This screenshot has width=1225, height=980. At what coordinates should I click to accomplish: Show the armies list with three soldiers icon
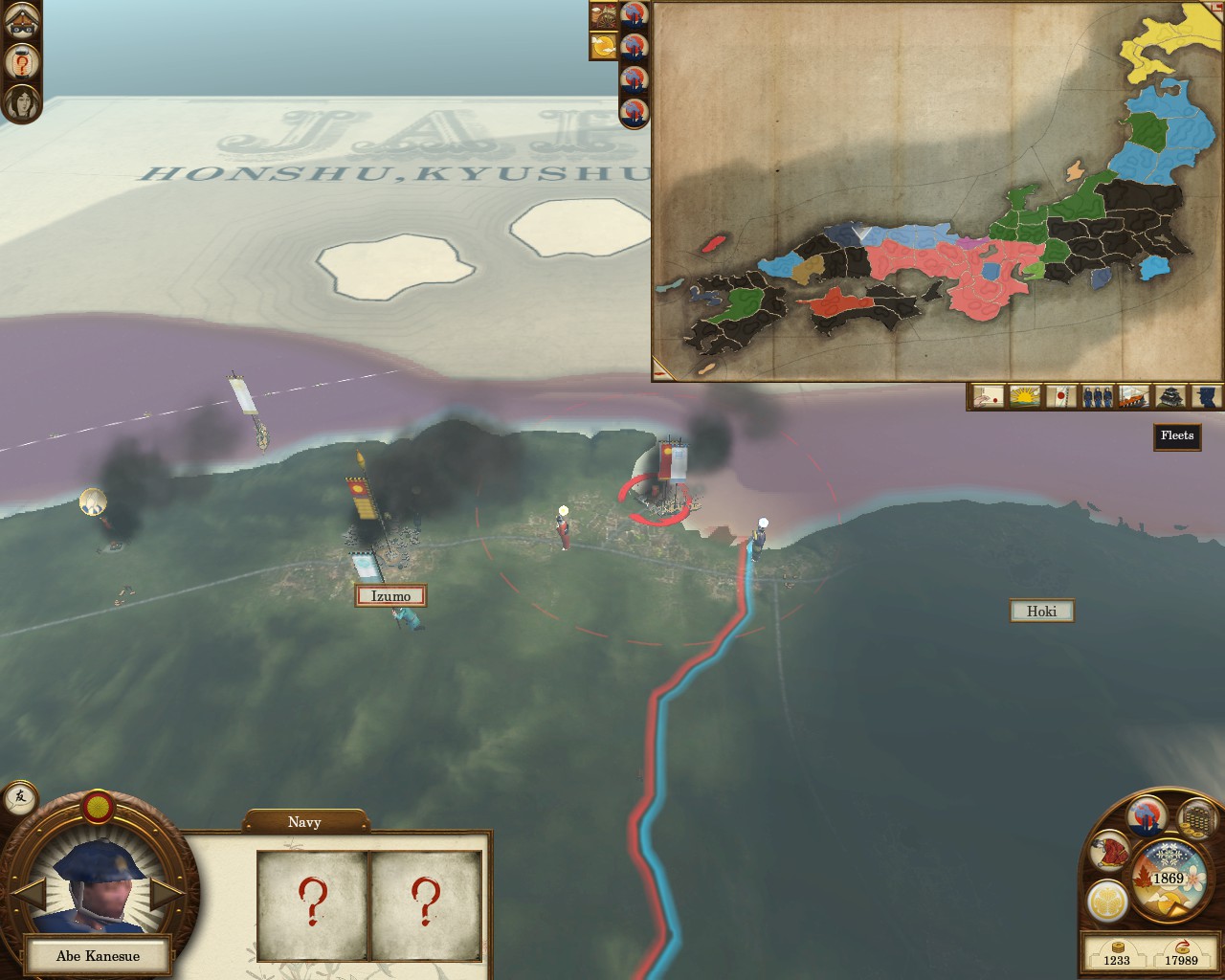point(1097,396)
